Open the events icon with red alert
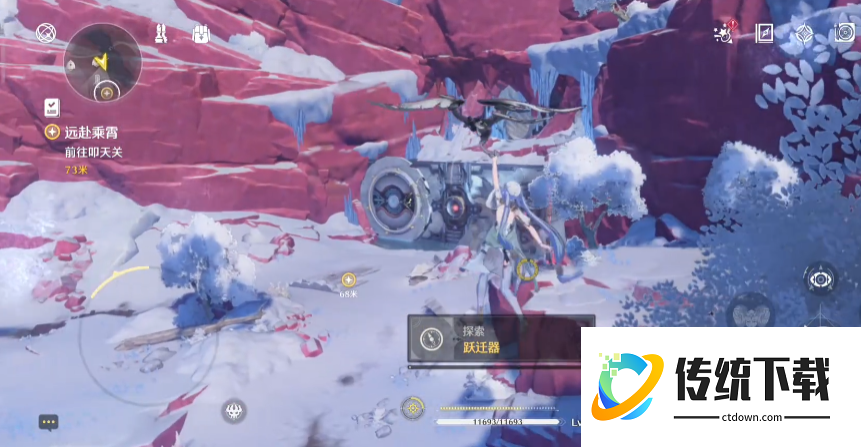This screenshot has width=861, height=447. 723,34
